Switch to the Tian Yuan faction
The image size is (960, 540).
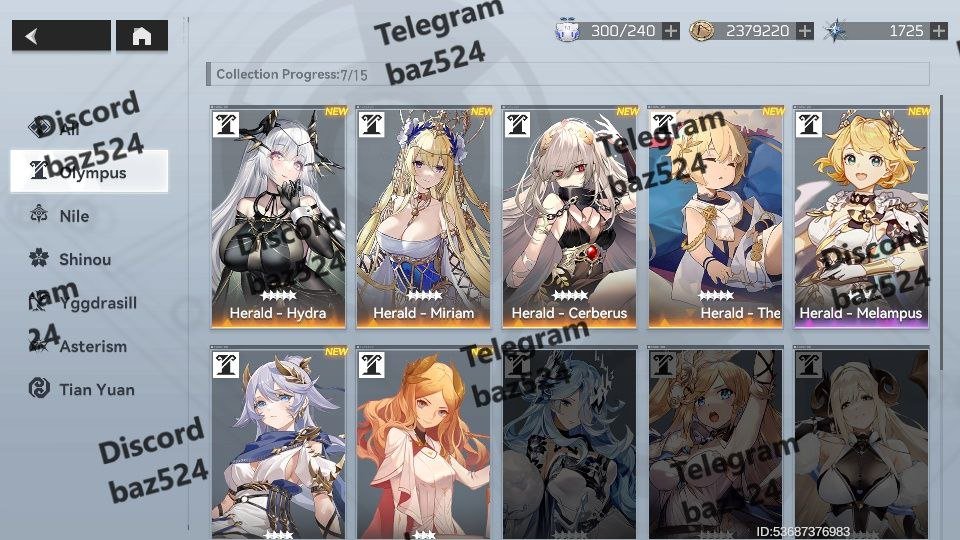pyautogui.click(x=96, y=389)
